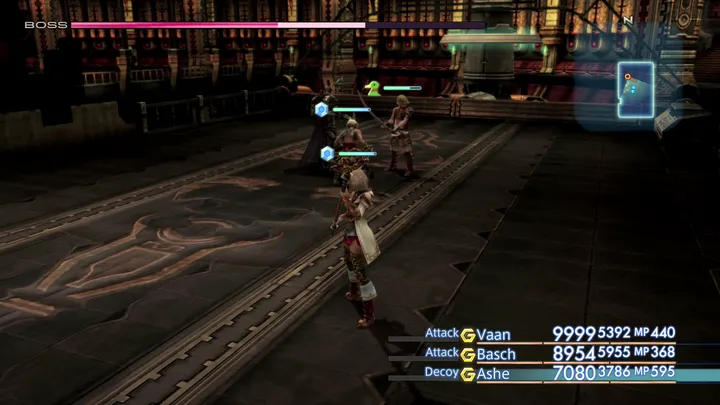Select Vaan in the party list

[496, 334]
